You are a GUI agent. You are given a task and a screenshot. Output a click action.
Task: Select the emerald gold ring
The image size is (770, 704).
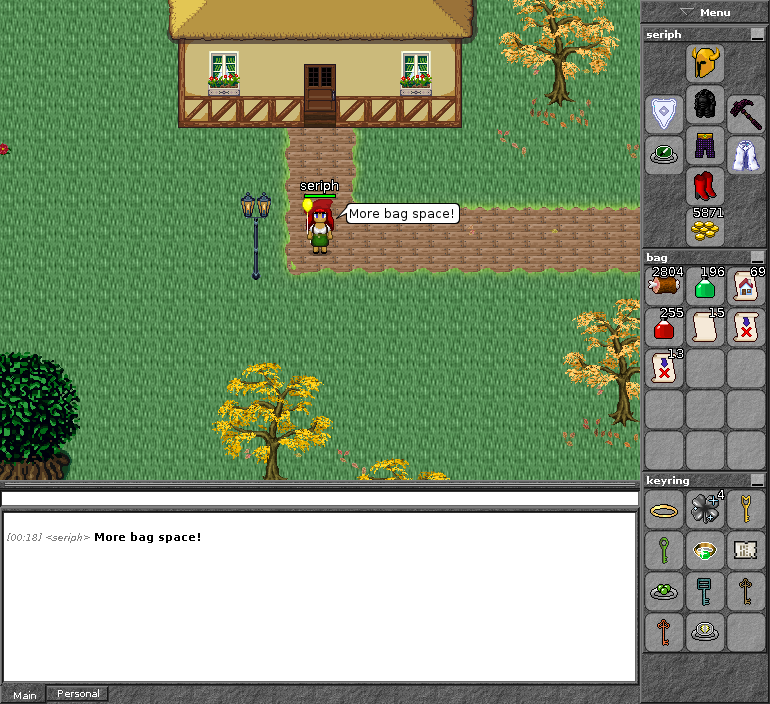tap(705, 550)
